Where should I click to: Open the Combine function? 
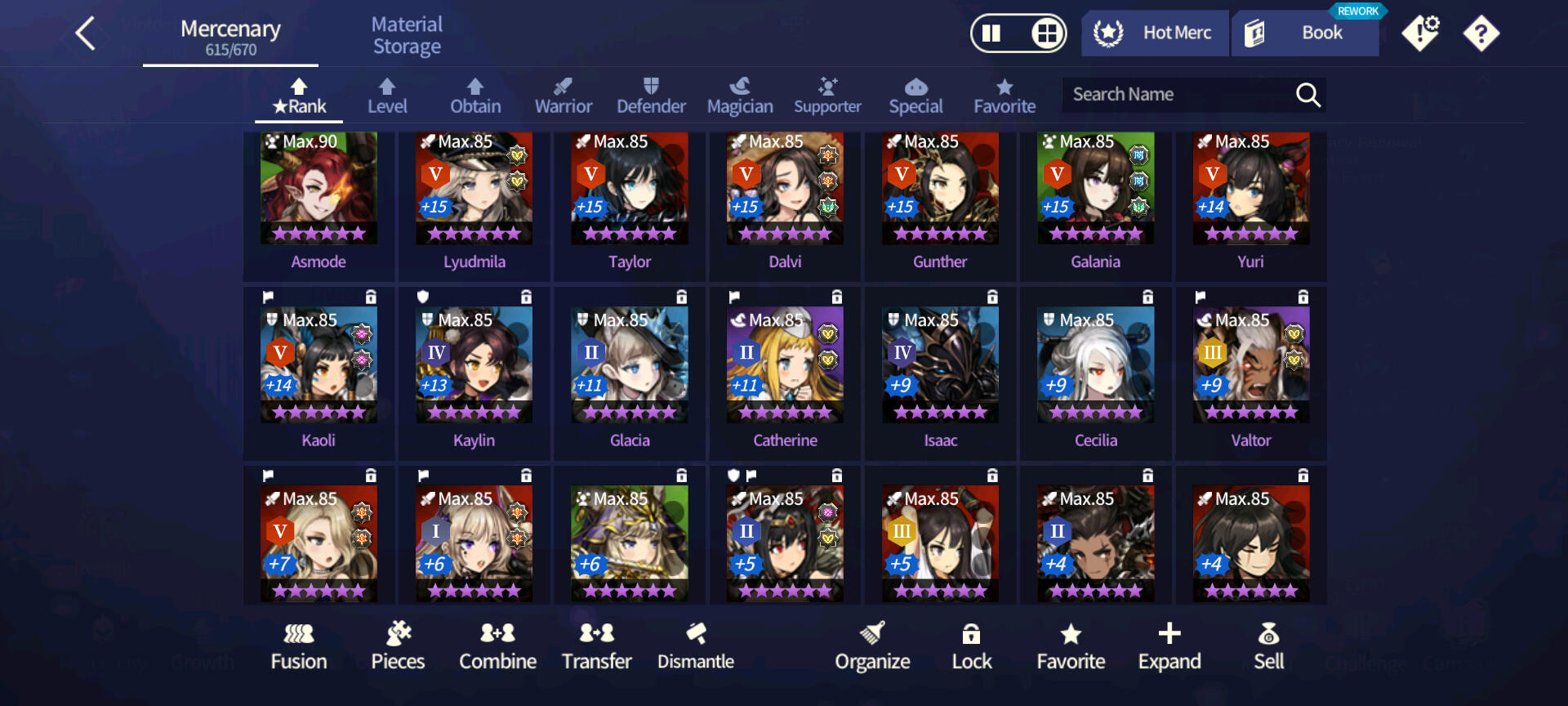click(497, 646)
